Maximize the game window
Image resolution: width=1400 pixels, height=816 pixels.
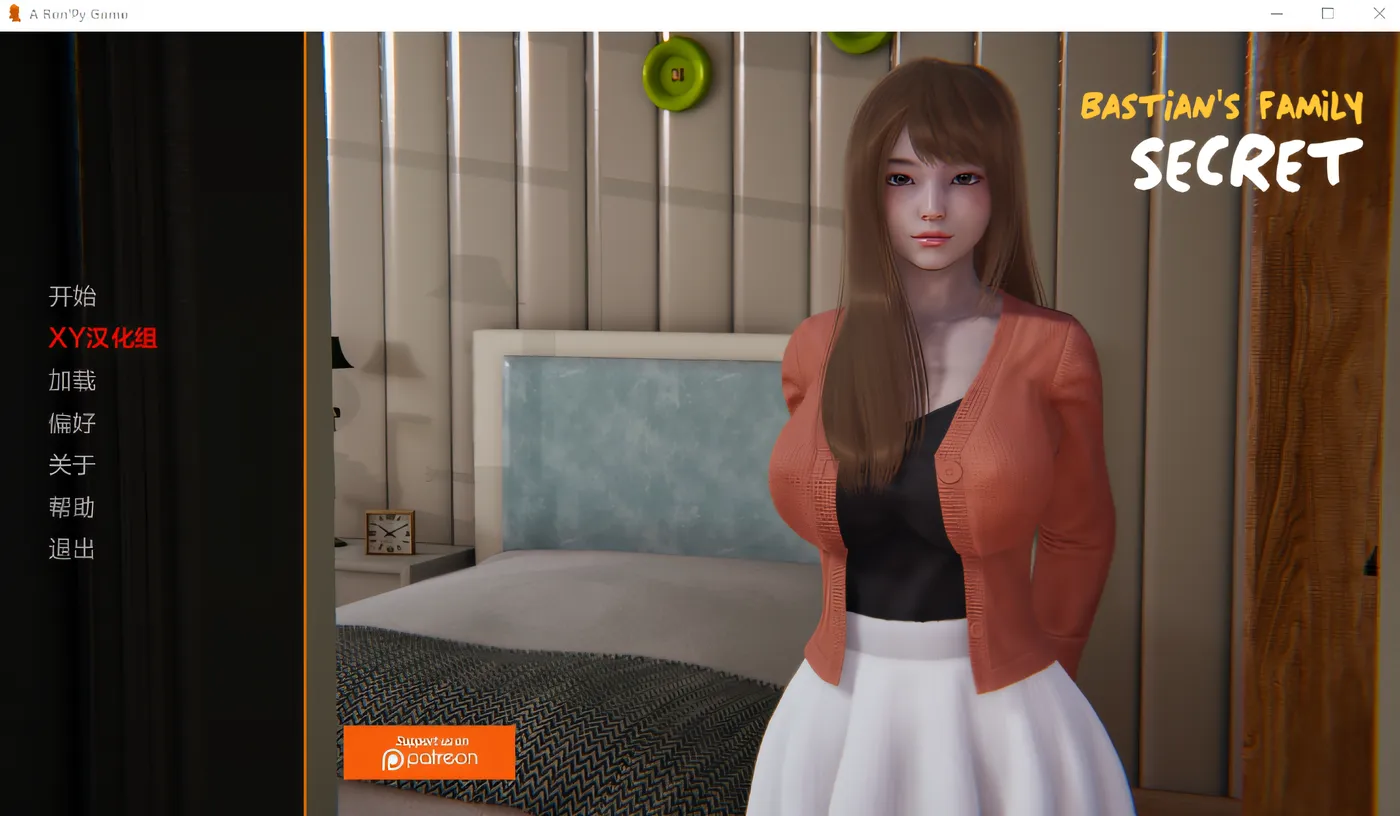[1327, 13]
